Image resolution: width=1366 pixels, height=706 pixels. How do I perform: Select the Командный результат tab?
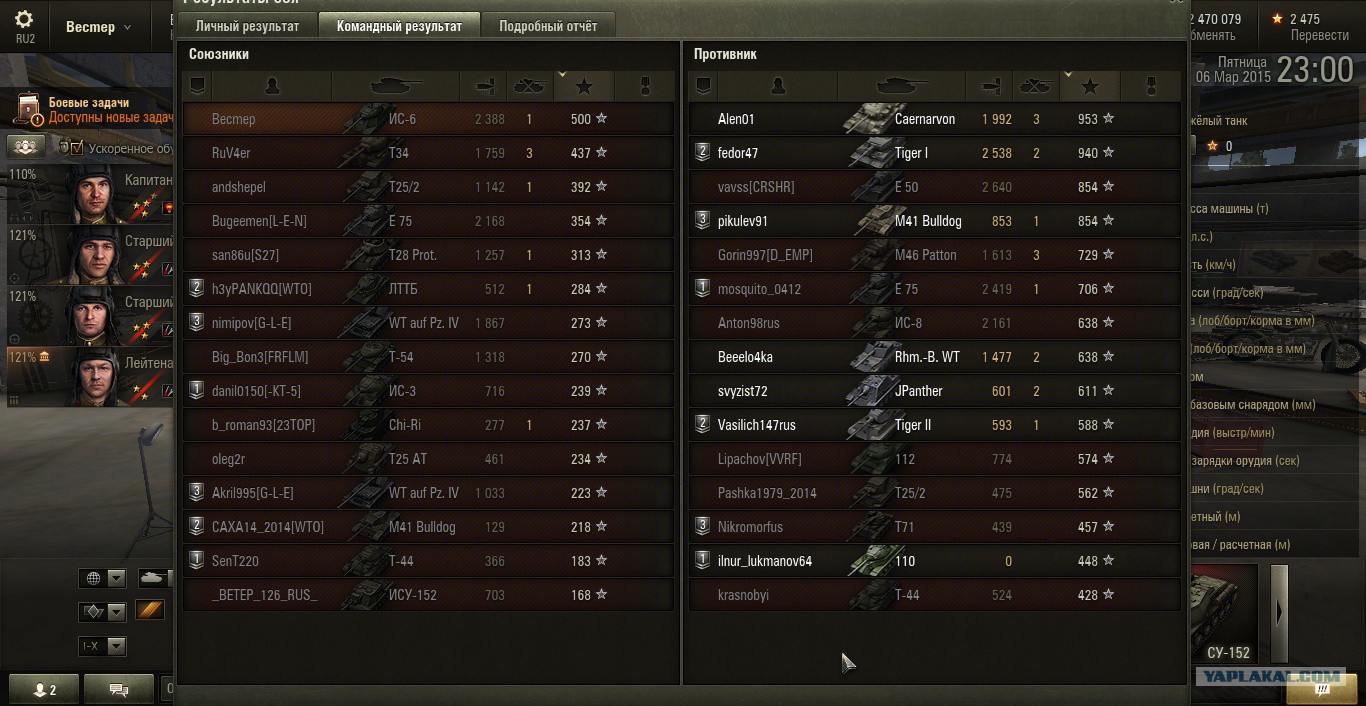coord(399,26)
